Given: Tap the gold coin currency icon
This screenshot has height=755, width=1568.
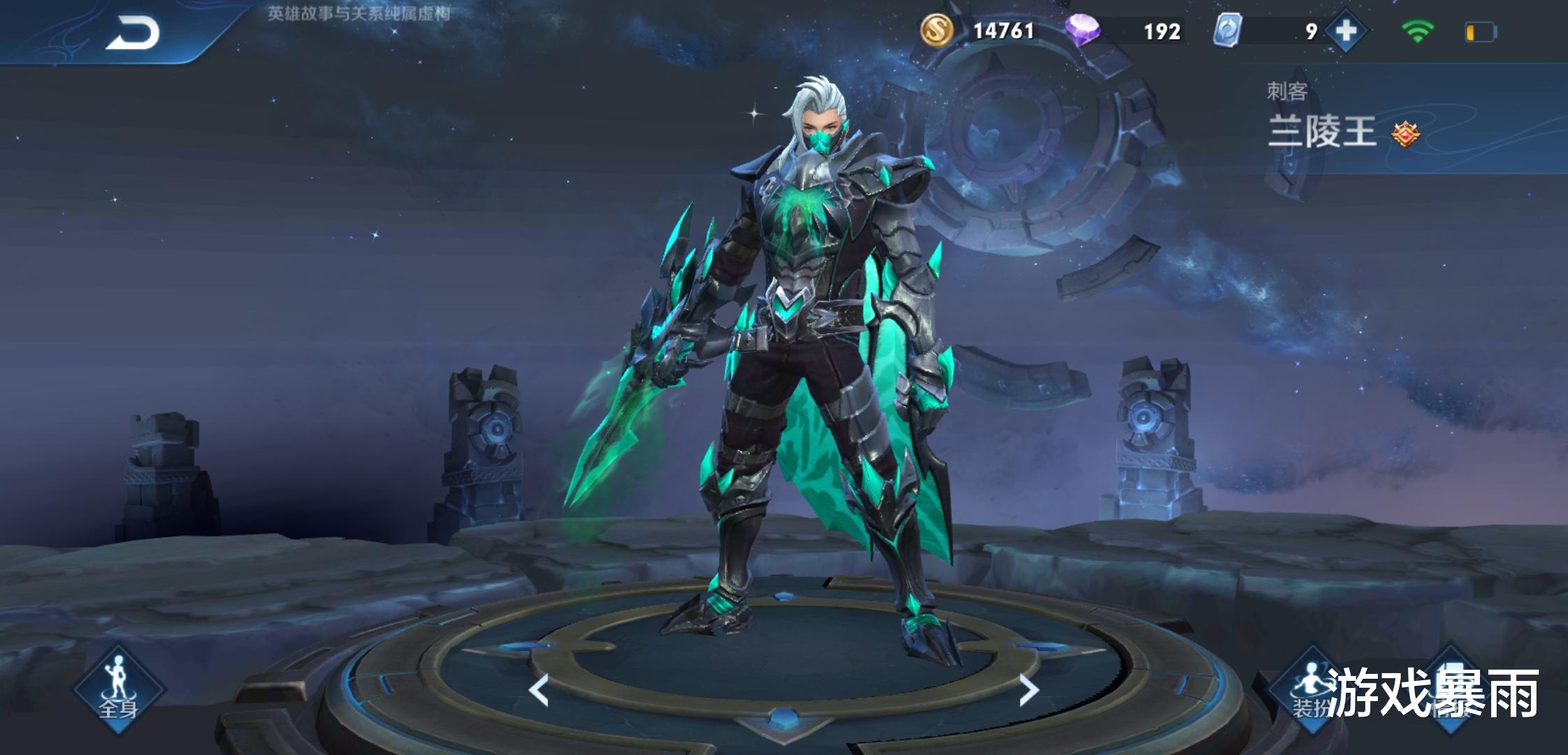Looking at the screenshot, I should click(x=936, y=31).
